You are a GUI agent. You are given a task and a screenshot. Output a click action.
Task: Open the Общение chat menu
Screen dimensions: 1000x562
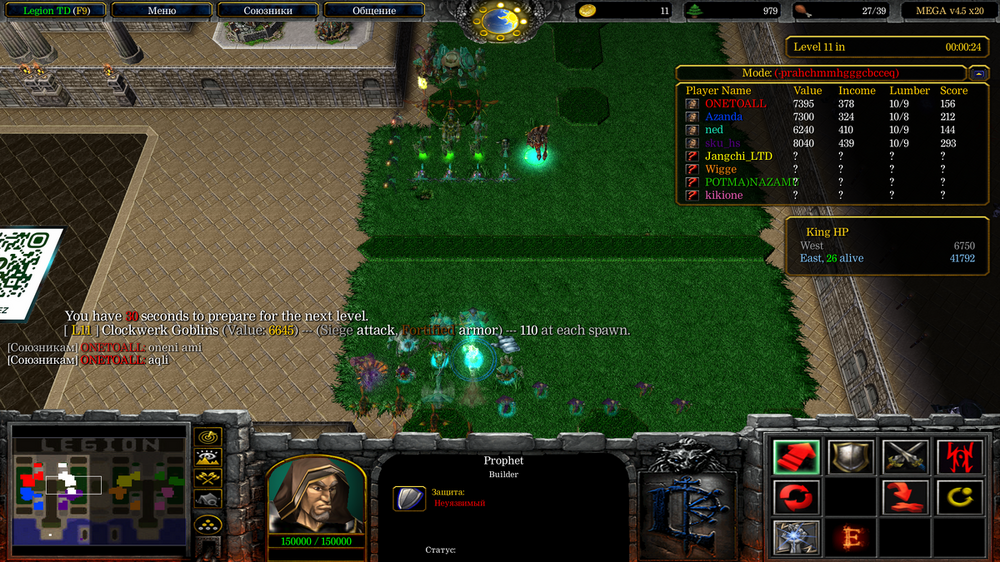tap(374, 11)
